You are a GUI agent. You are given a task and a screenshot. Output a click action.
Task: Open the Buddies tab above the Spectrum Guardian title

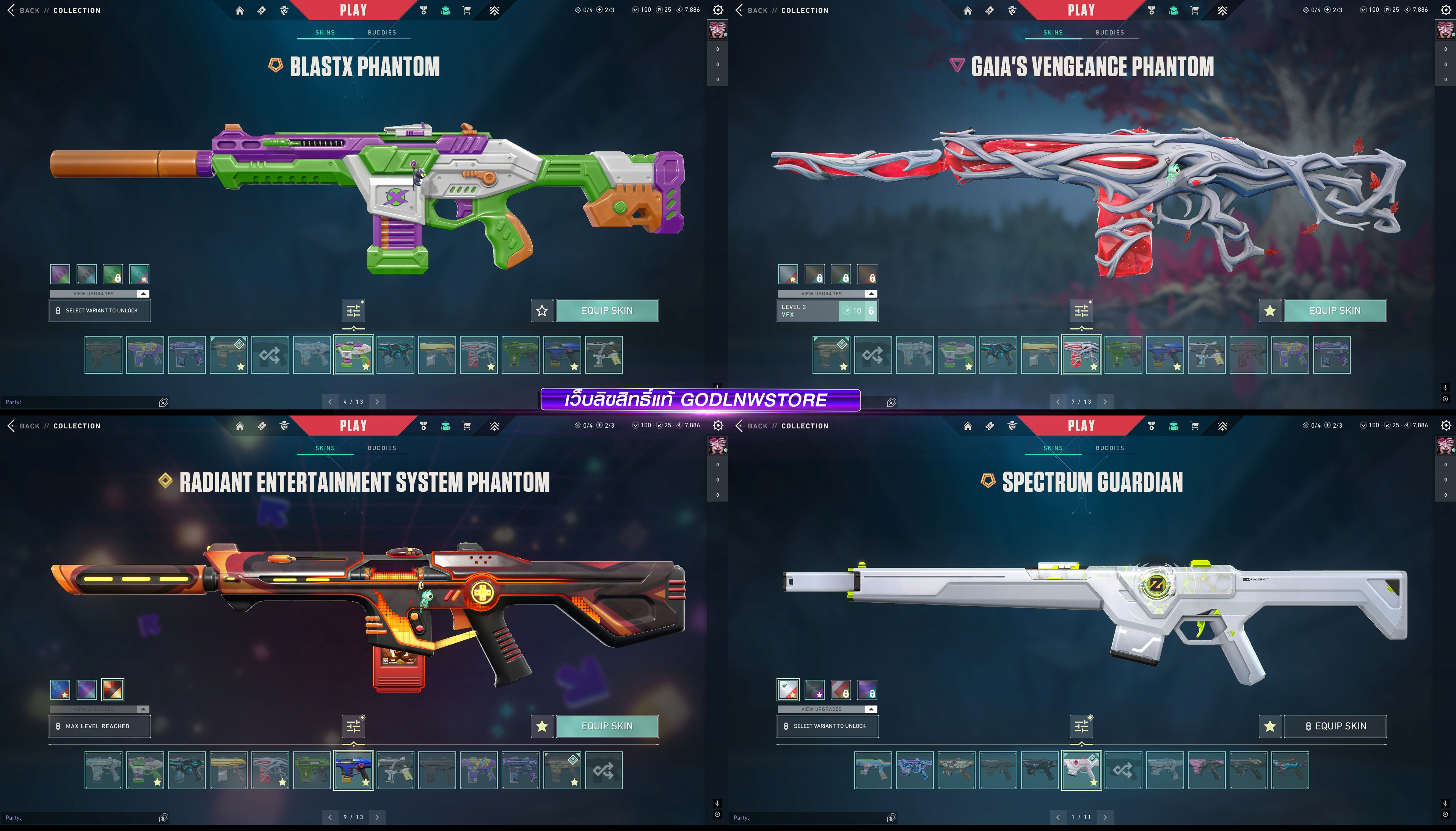pyautogui.click(x=1109, y=448)
